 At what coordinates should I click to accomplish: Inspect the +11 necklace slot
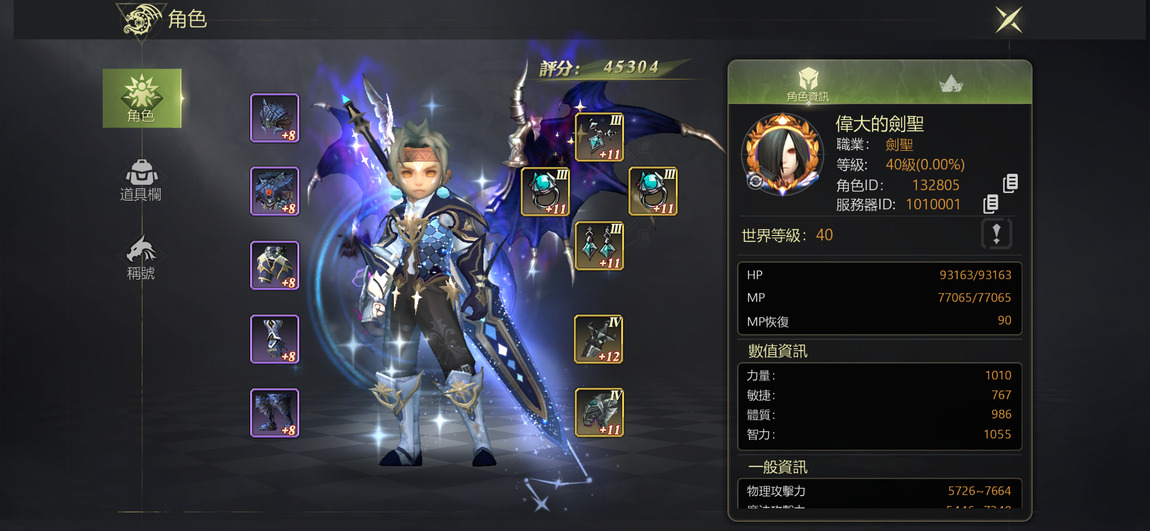point(599,137)
